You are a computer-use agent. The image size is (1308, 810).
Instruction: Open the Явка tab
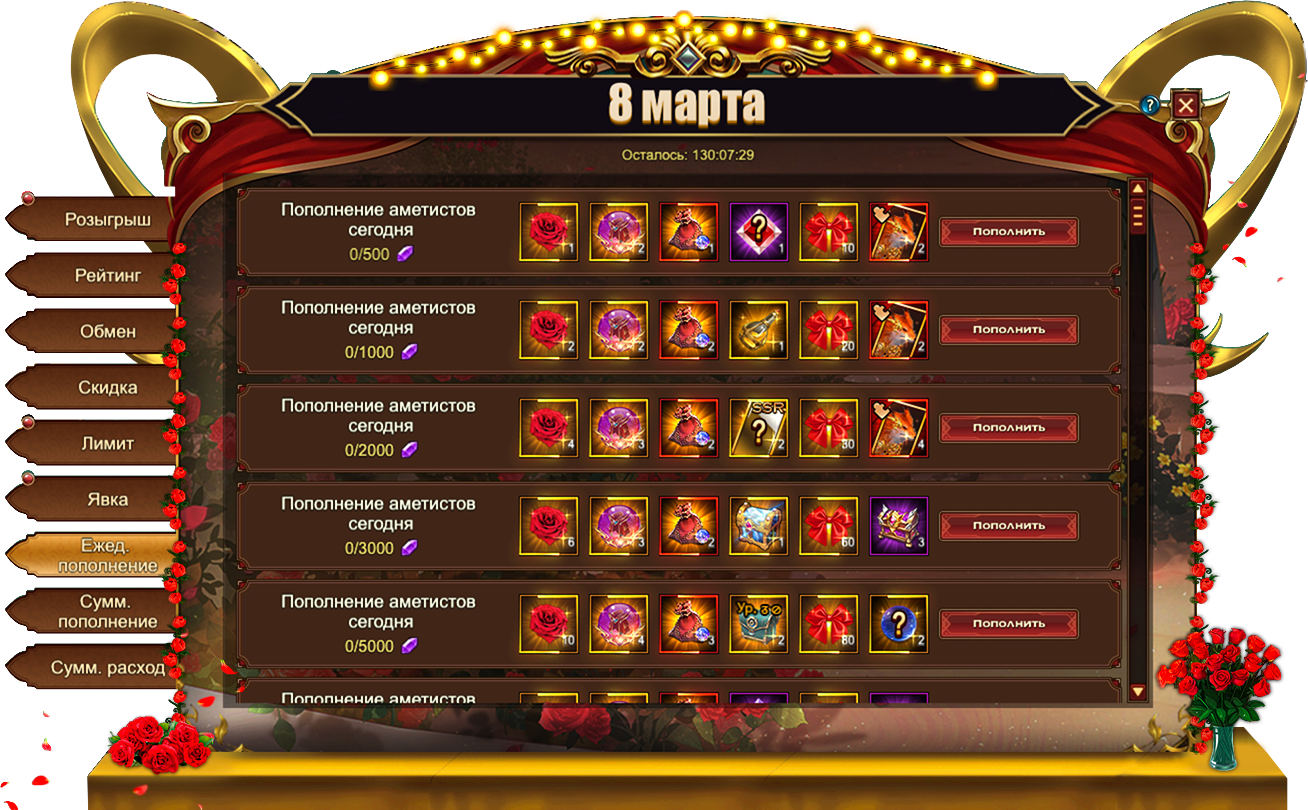click(x=107, y=499)
